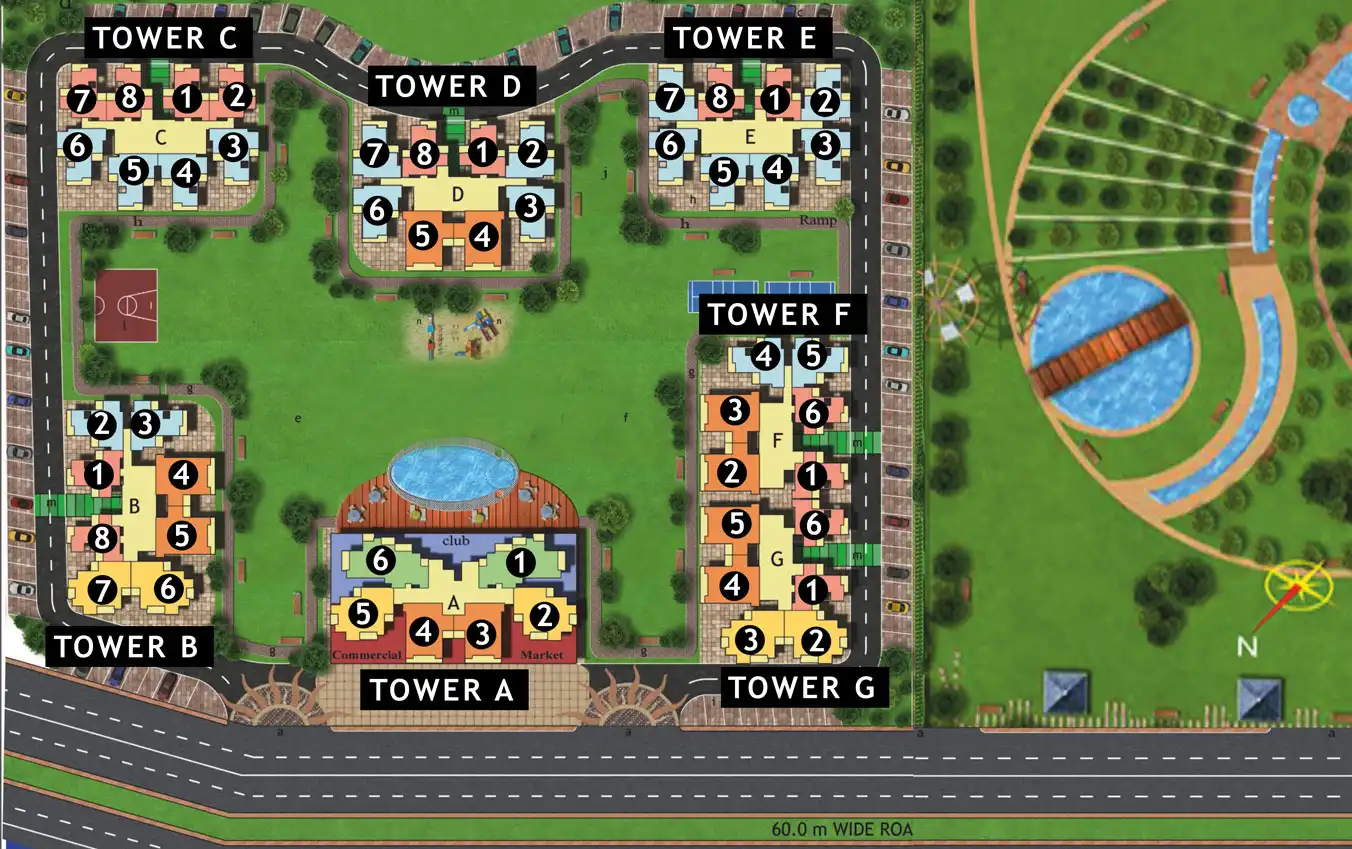Pick unit marker 5 in Tower E
Viewport: 1352px width, 849px height.
[722, 172]
